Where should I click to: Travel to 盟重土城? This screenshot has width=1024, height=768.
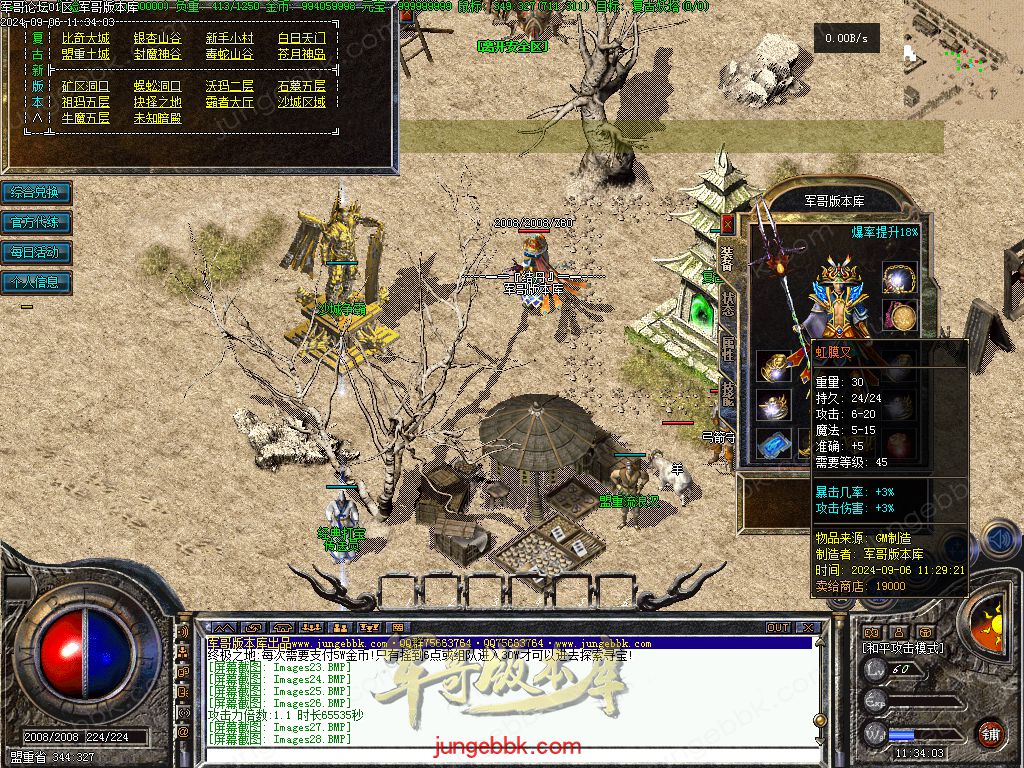[85, 54]
